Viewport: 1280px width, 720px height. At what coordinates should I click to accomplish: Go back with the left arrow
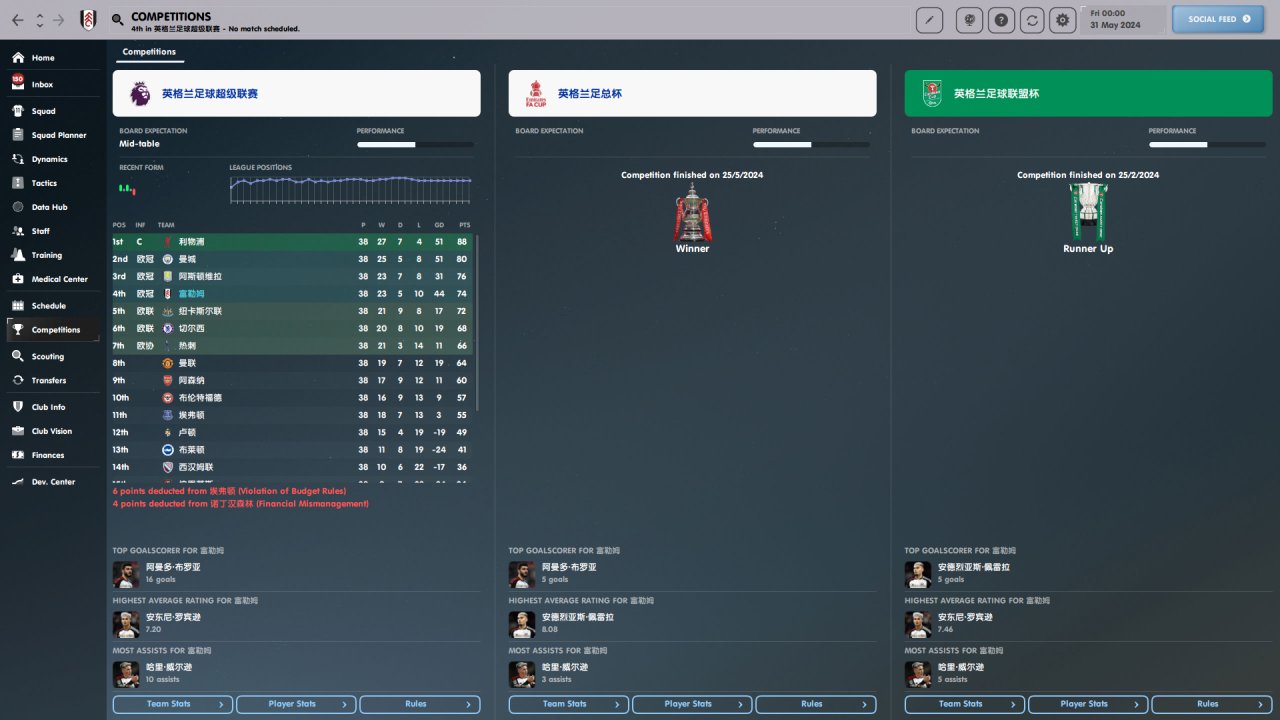click(x=18, y=20)
